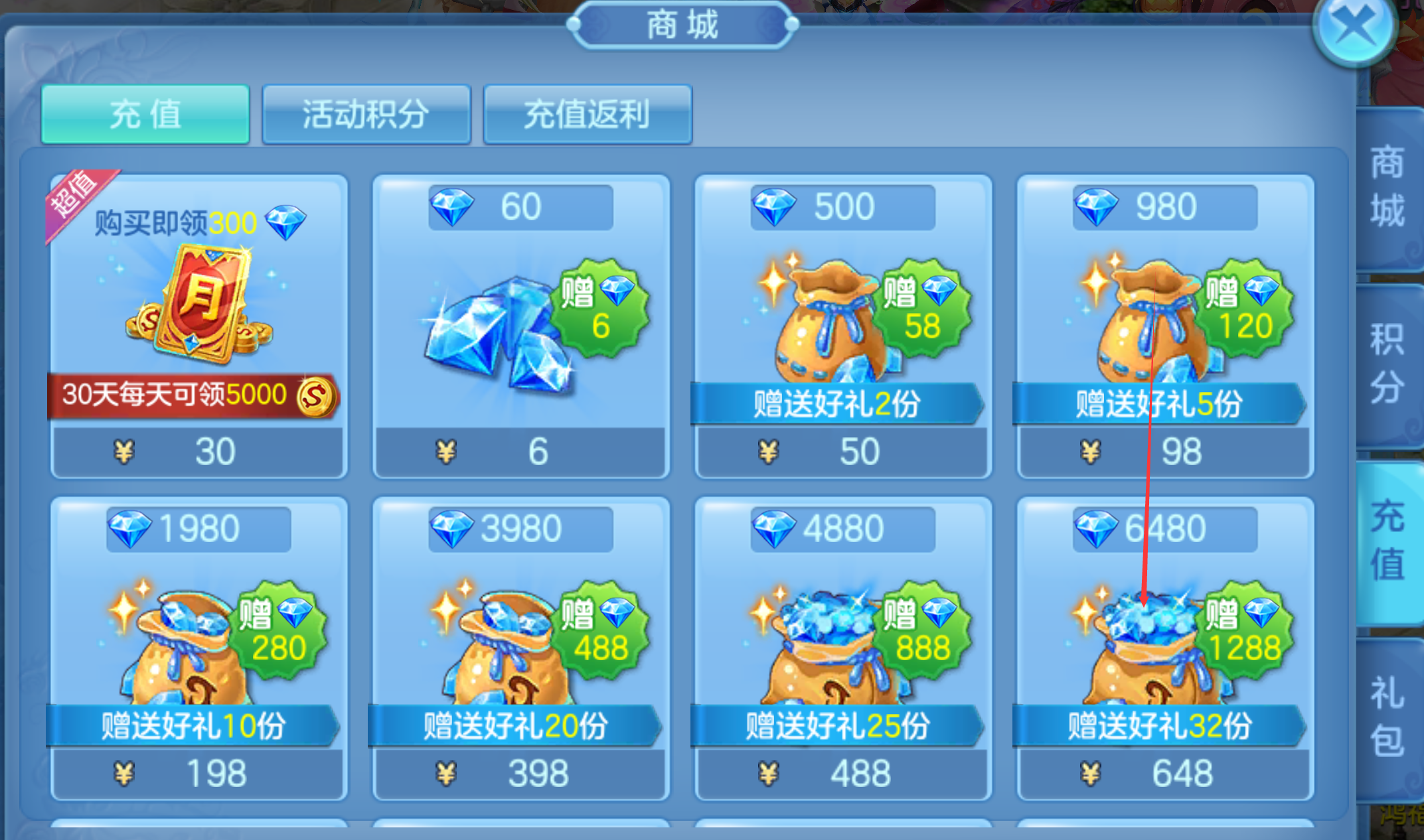
Task: Select the 充值 side tab
Action: point(1388,541)
